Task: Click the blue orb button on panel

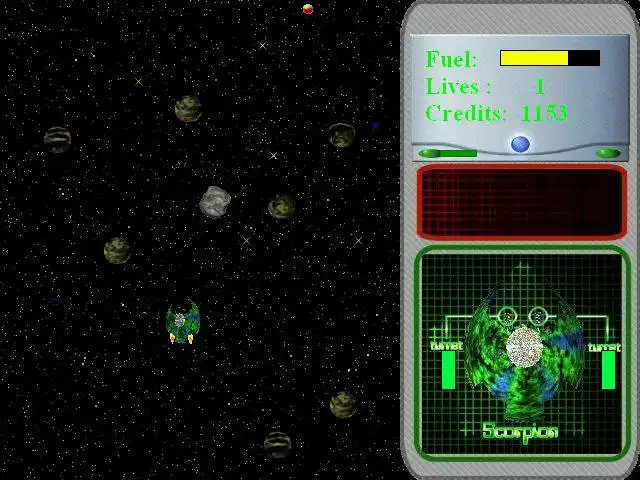Action: (x=520, y=144)
